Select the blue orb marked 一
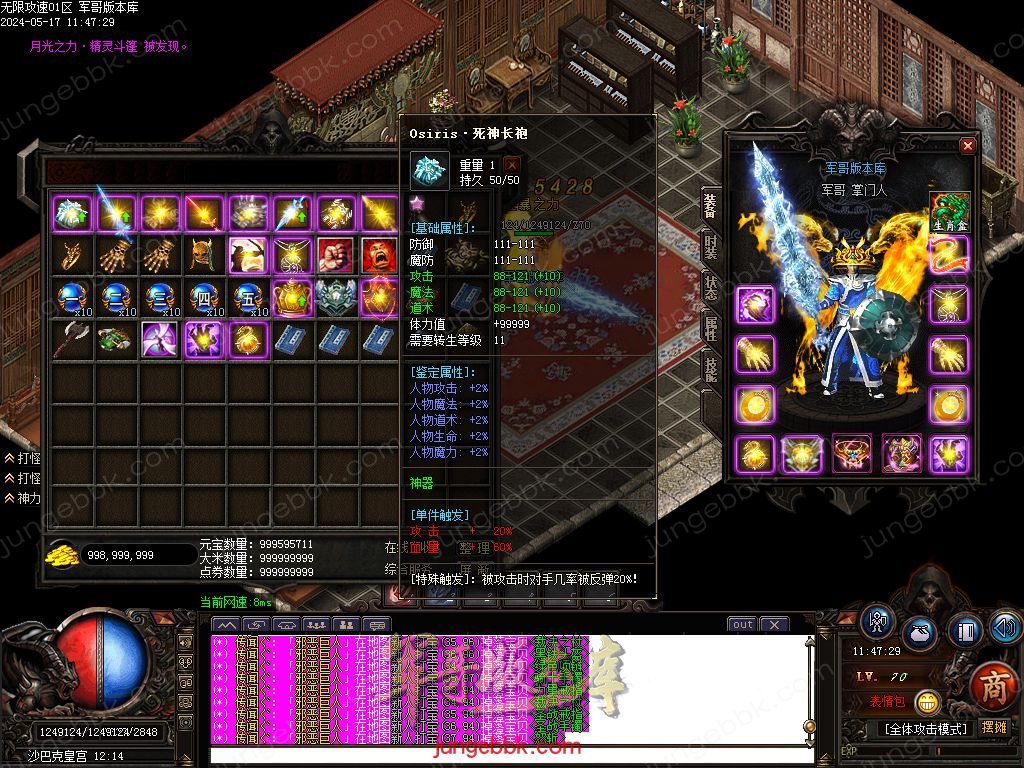1024x768 pixels. click(70, 297)
